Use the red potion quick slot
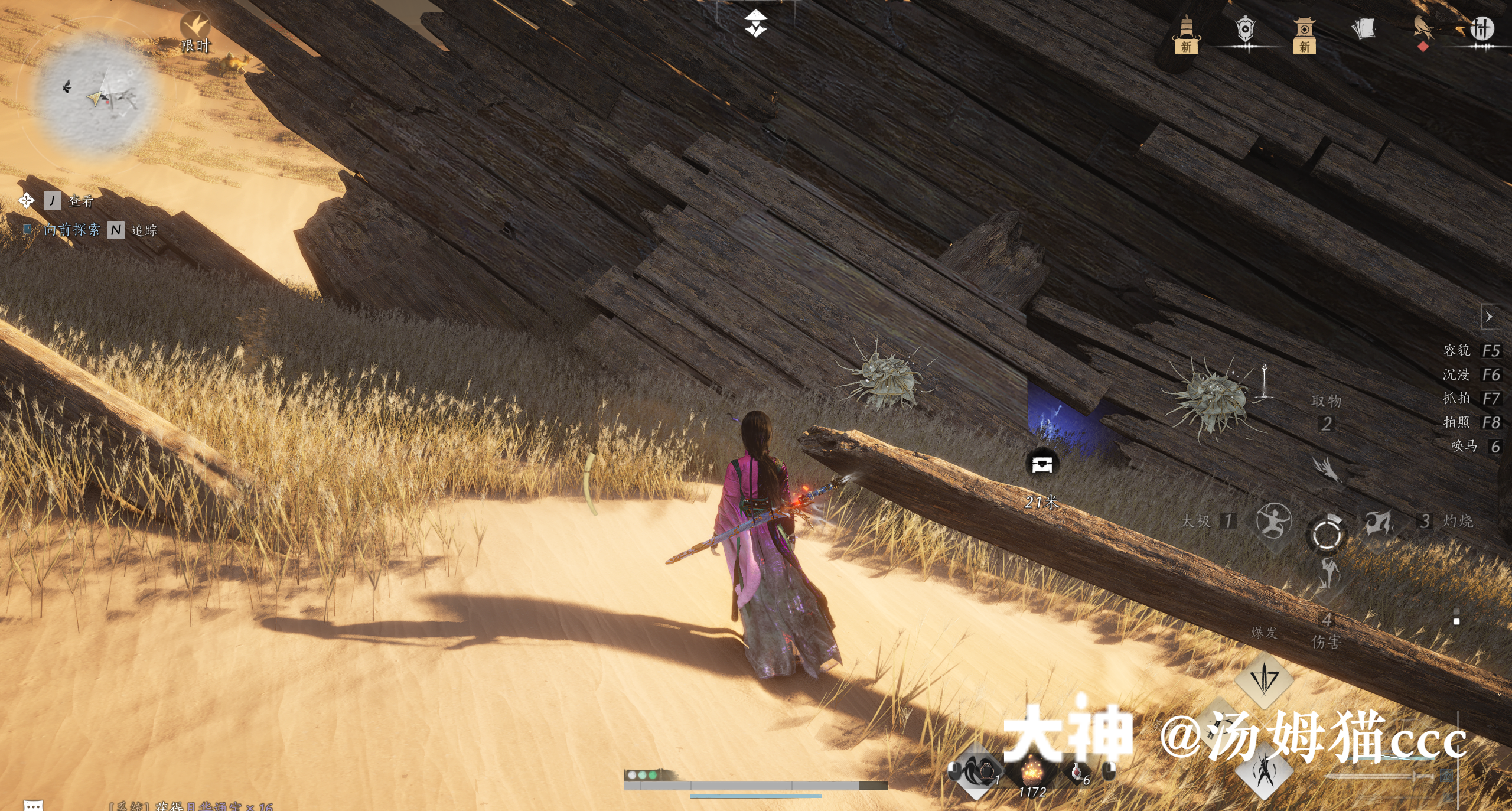1512x811 pixels. click(1077, 771)
